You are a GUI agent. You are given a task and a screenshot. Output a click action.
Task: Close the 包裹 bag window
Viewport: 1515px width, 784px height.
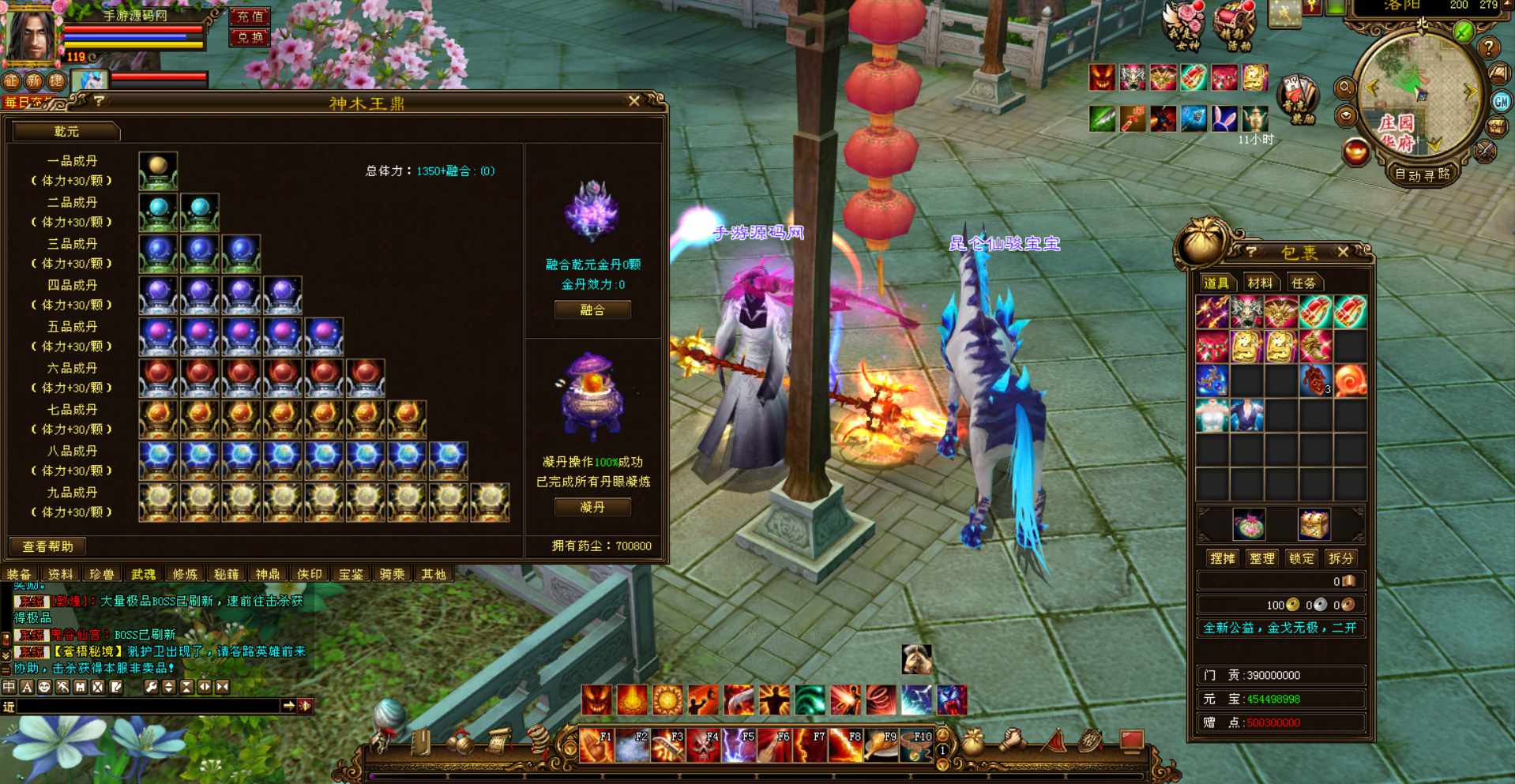[1343, 252]
